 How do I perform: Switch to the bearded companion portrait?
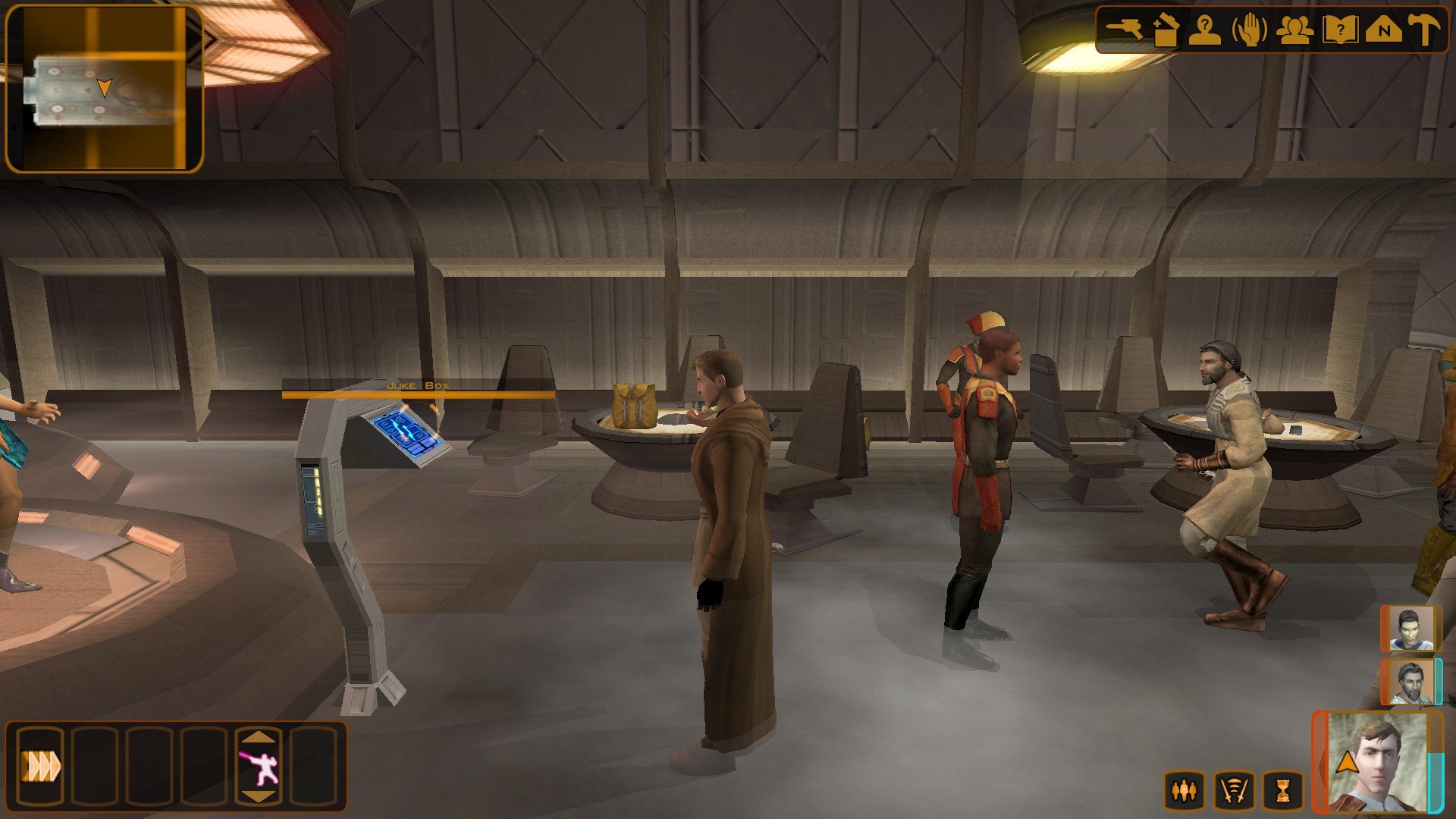[x=1410, y=681]
